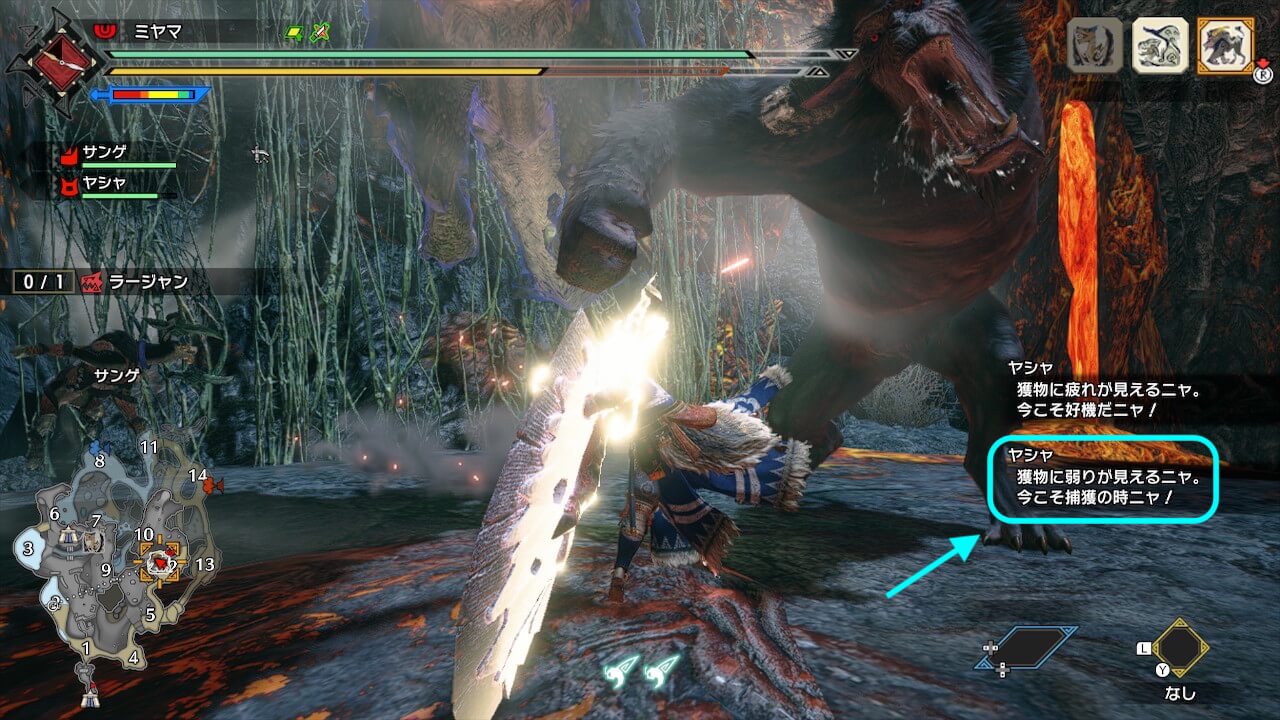Select the blue marker near area 8

94,447
